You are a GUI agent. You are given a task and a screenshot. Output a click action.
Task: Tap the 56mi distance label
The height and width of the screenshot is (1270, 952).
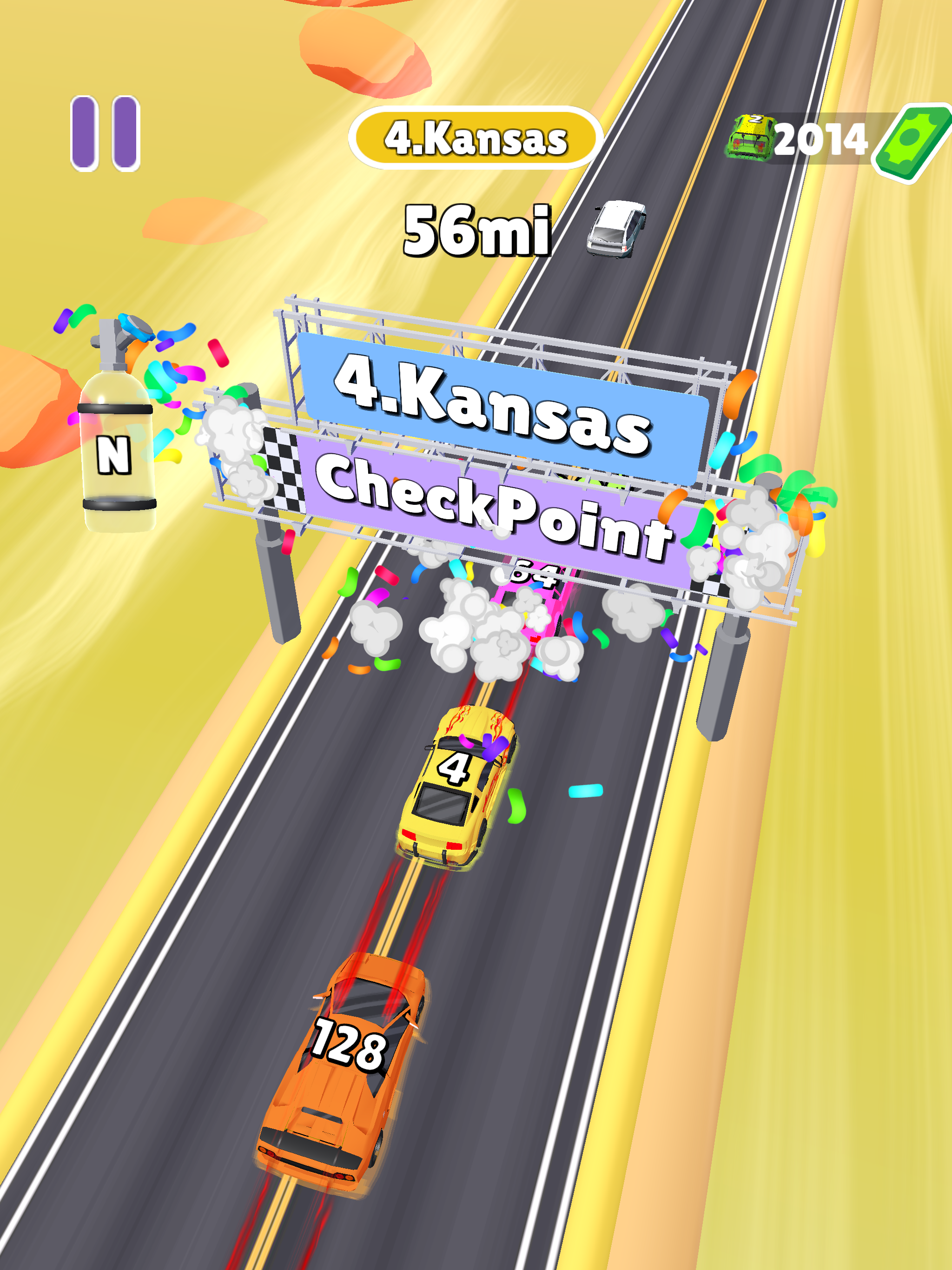point(476,230)
